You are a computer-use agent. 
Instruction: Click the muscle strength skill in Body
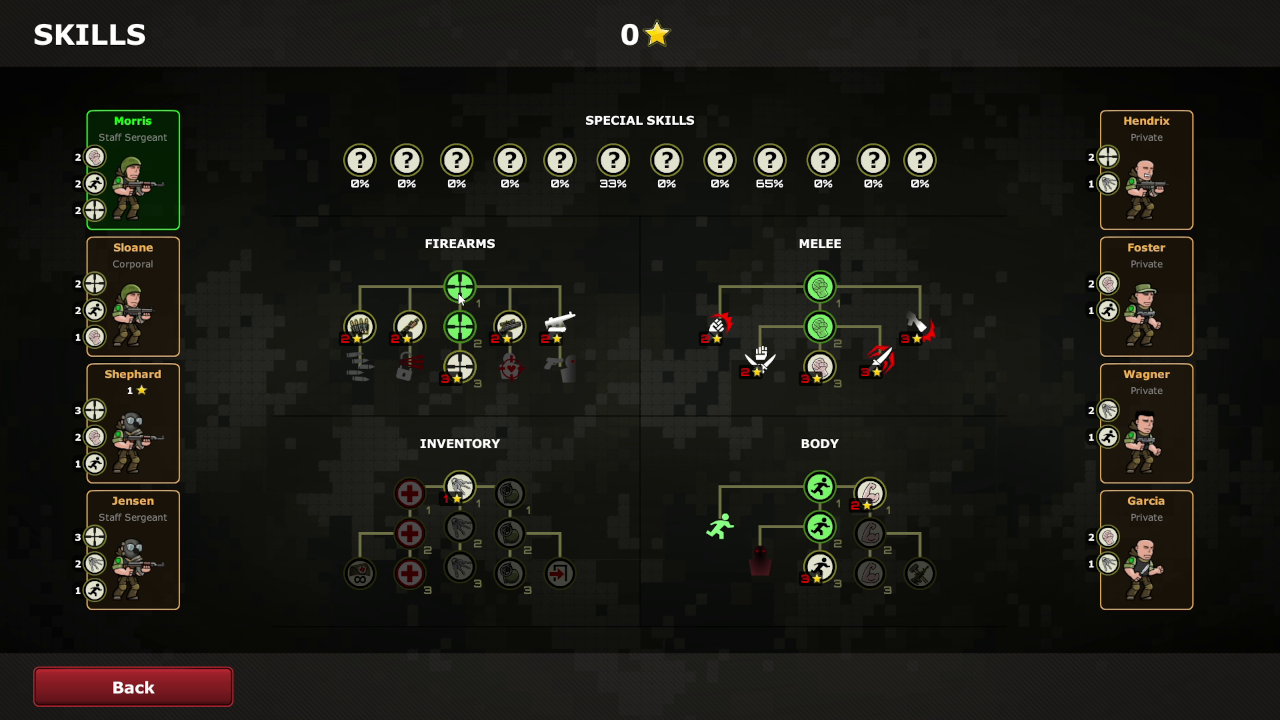[870, 494]
